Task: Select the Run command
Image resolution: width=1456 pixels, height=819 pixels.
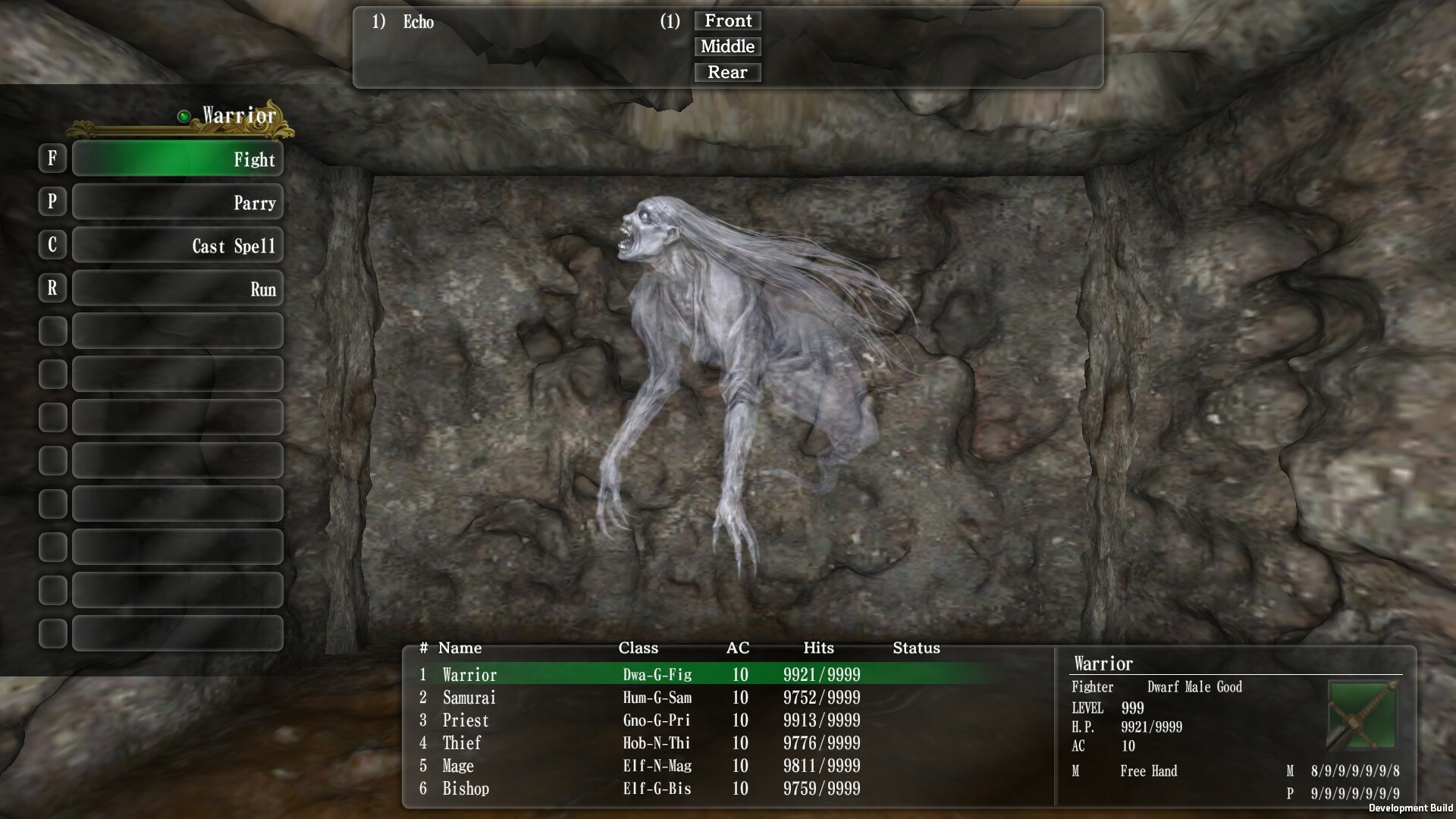Action: pyautogui.click(x=177, y=288)
